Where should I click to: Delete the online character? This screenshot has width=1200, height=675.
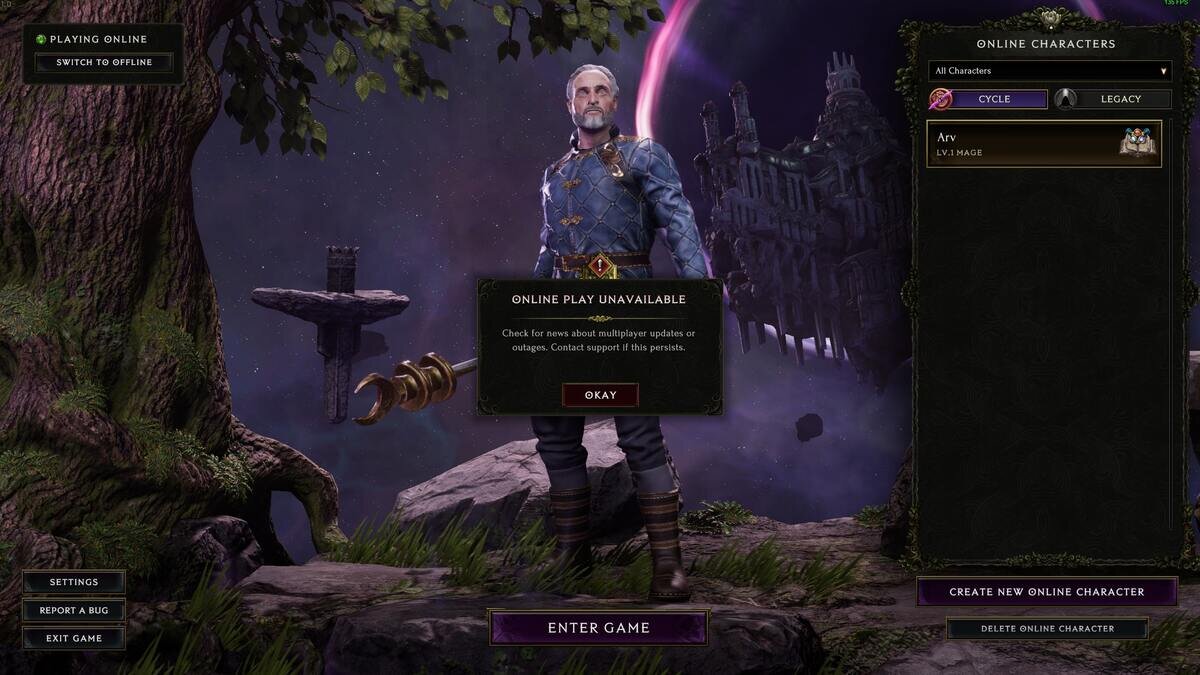click(x=1047, y=629)
